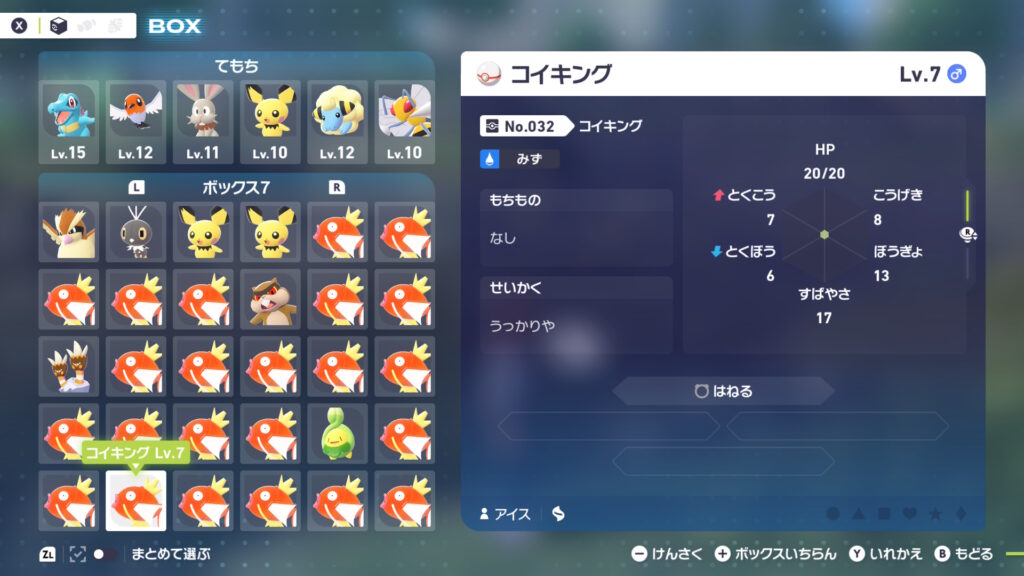Select Totodile Lv.15 in the party
Viewport: 1024px width, 576px height.
pos(68,122)
